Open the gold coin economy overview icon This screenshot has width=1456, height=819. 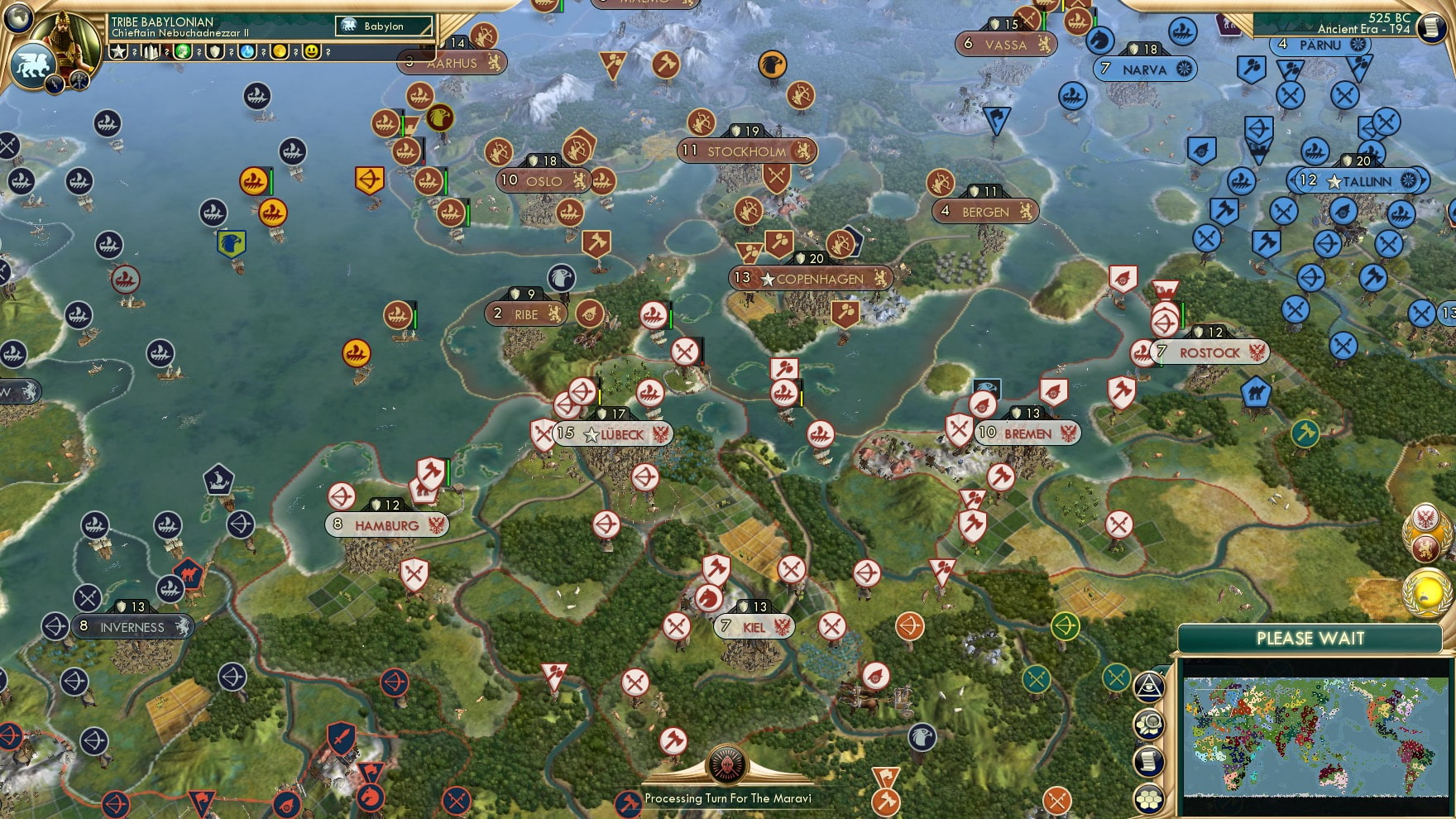(280, 51)
